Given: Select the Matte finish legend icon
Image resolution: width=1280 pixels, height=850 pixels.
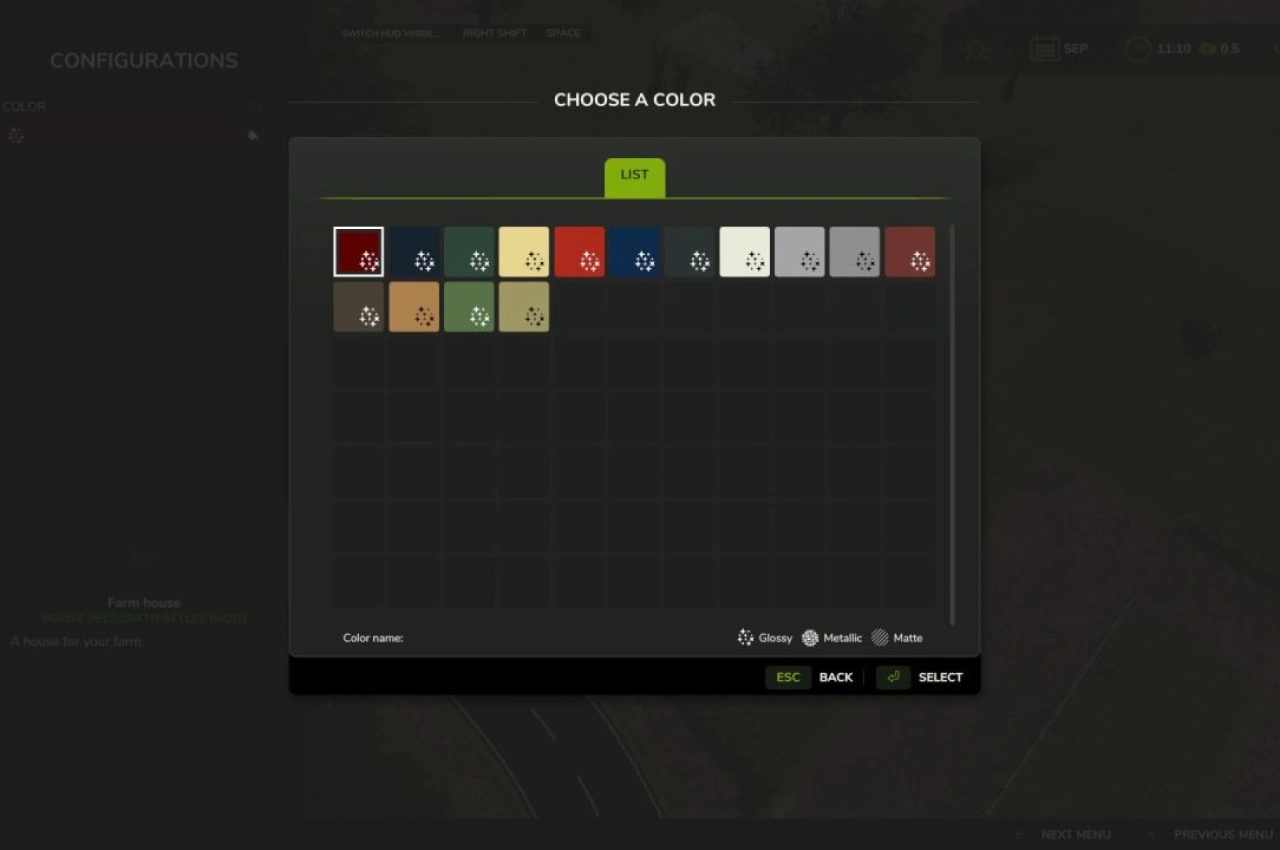Looking at the screenshot, I should tap(878, 637).
